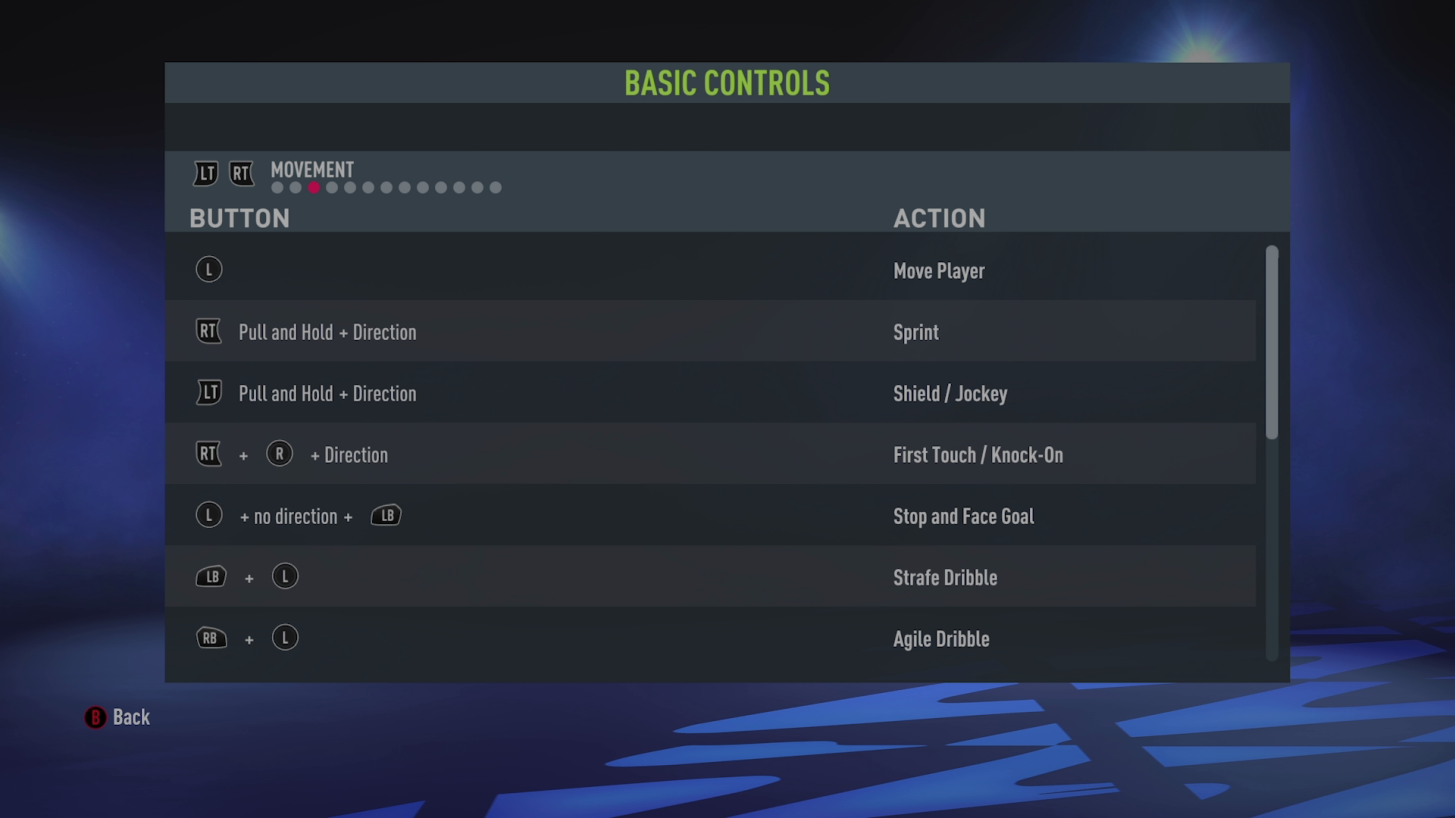Click the first pagination dot below MOVEMENT
1455x818 pixels.
[x=276, y=187]
